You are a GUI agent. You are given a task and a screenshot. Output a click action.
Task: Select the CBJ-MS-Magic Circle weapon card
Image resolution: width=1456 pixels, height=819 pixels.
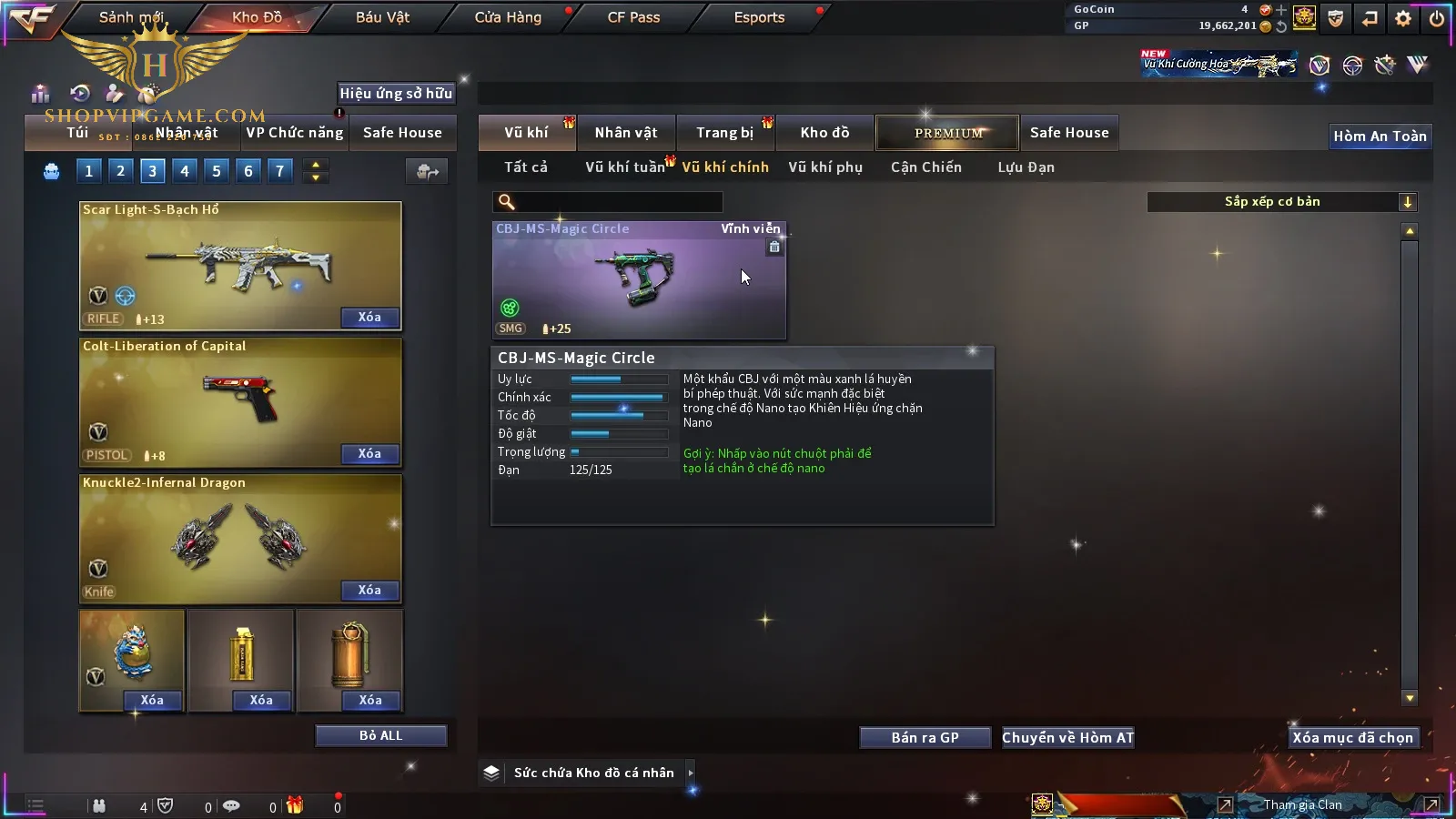click(x=639, y=280)
